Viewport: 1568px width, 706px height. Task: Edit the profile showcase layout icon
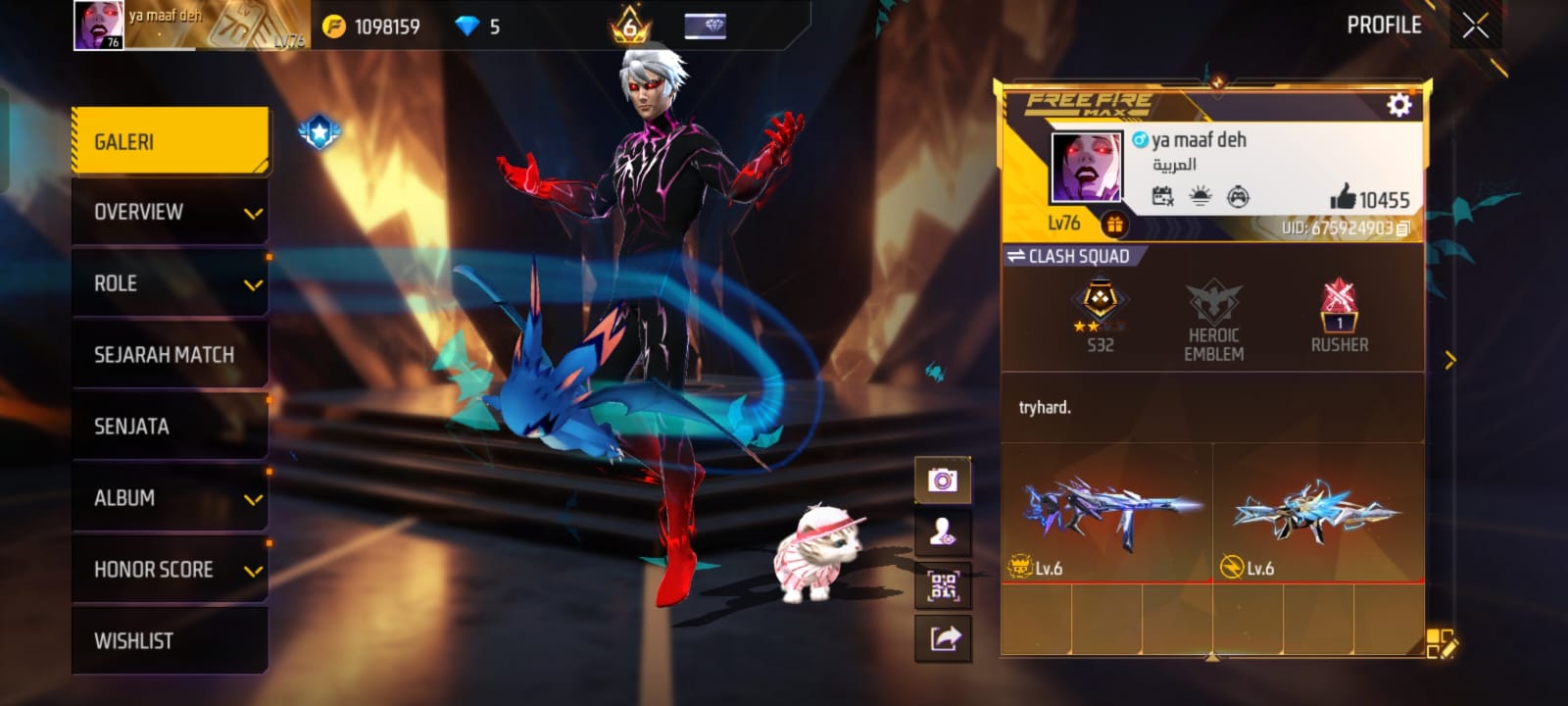[x=1441, y=643]
